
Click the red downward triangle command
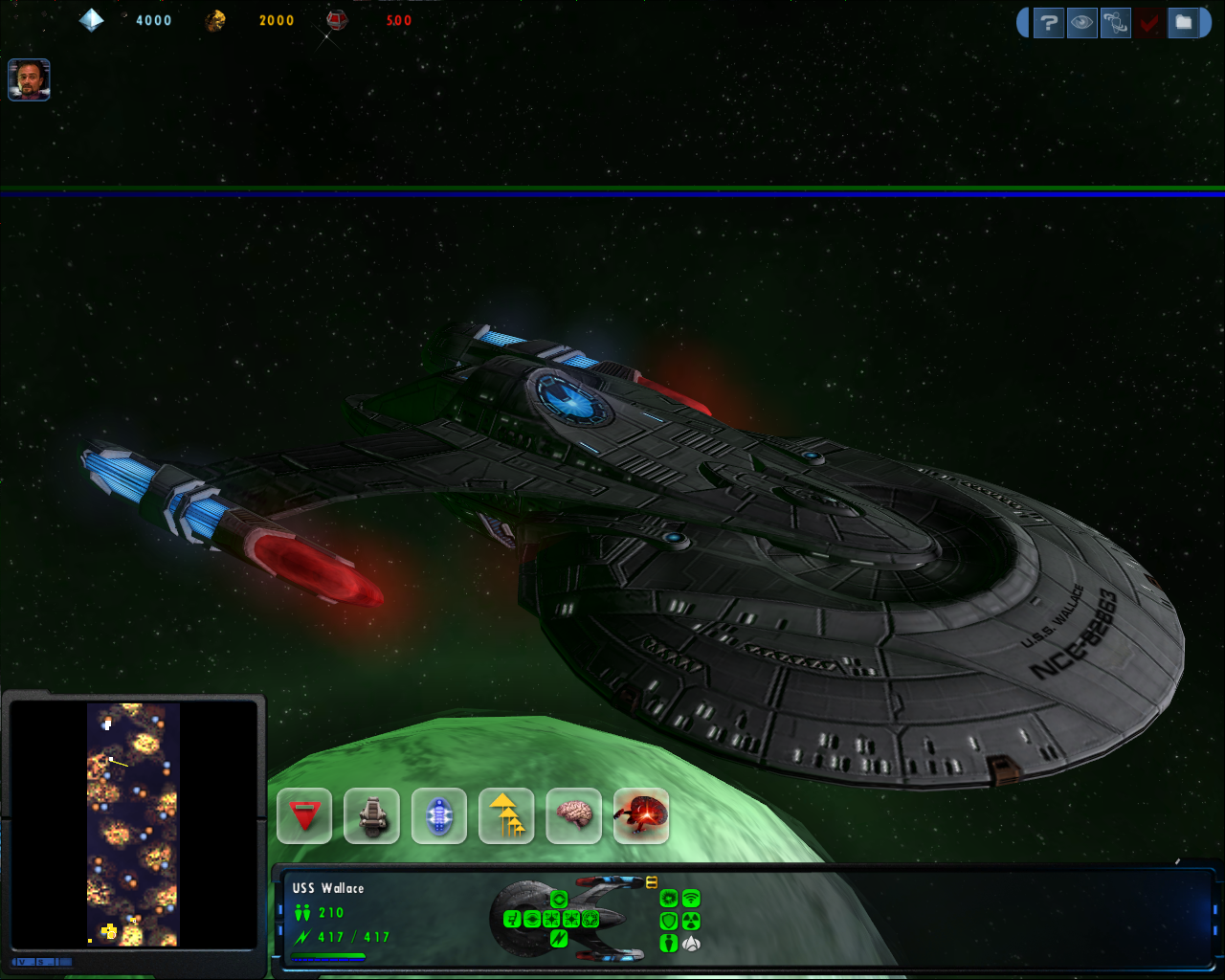[304, 816]
